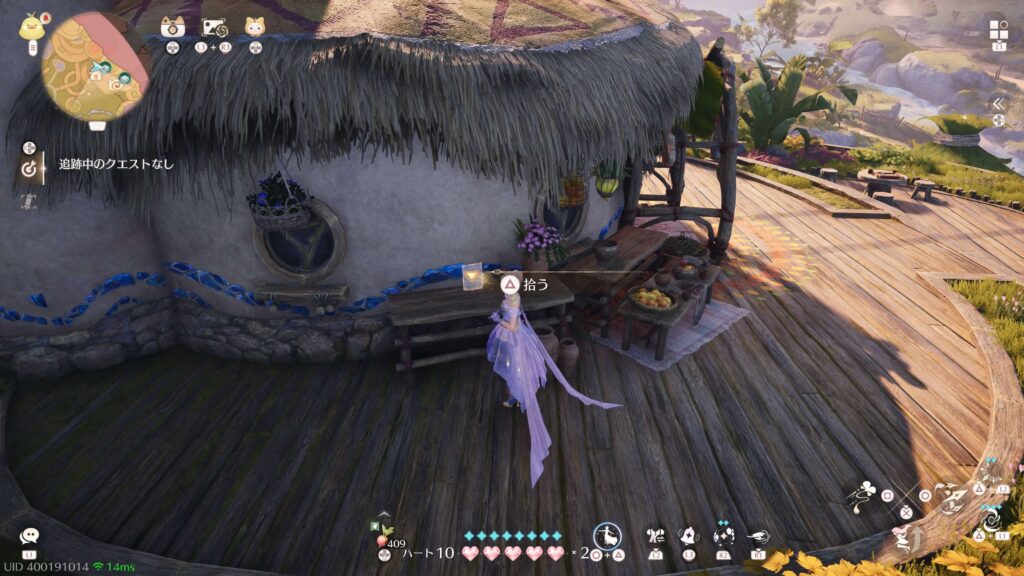The image size is (1024, 576).
Task: Click the swirl ability icon
Action: pos(992,521)
